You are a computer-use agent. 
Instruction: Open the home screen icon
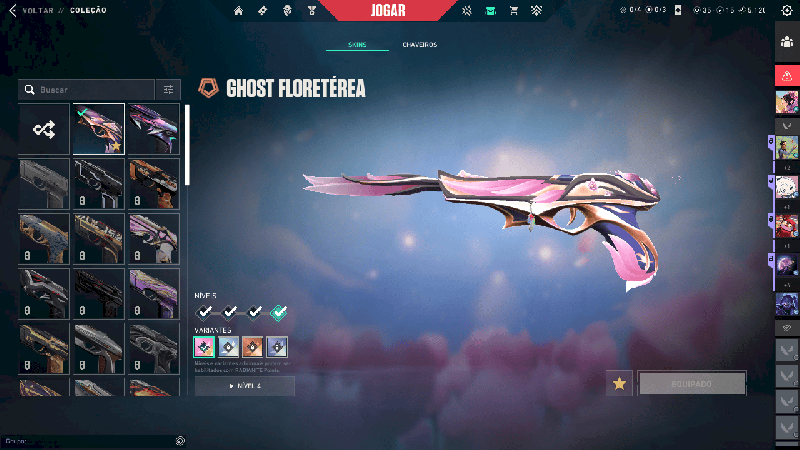(239, 11)
